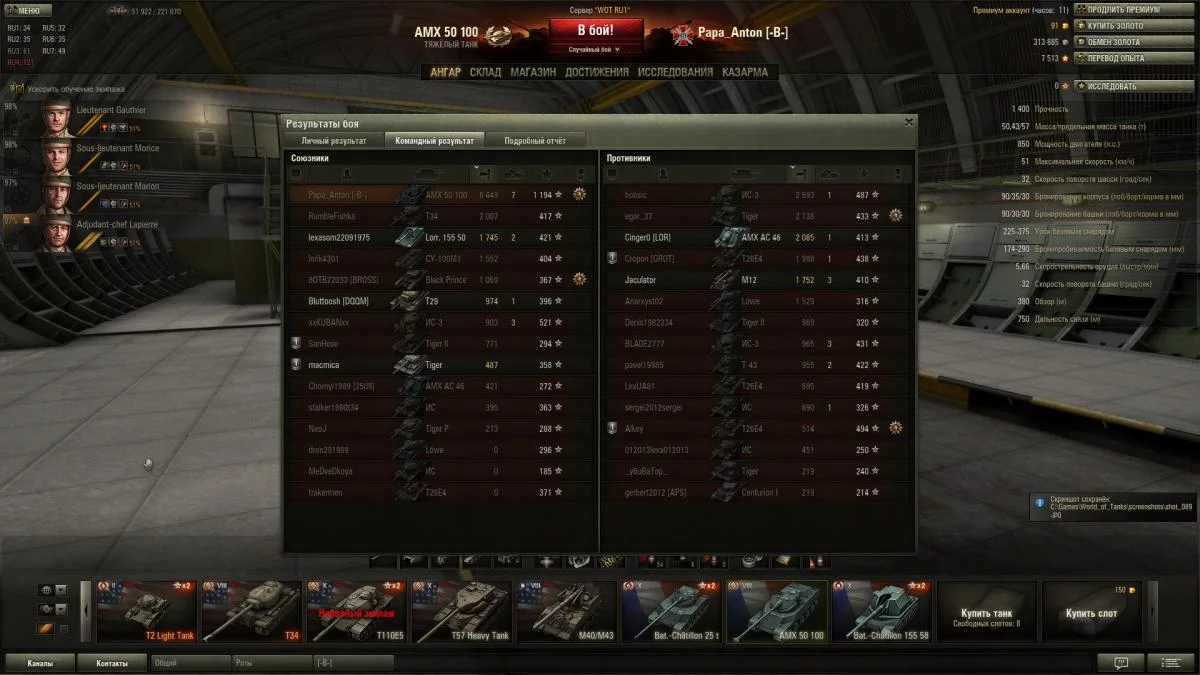
Task: Start battle with В бой! button
Action: 595,32
